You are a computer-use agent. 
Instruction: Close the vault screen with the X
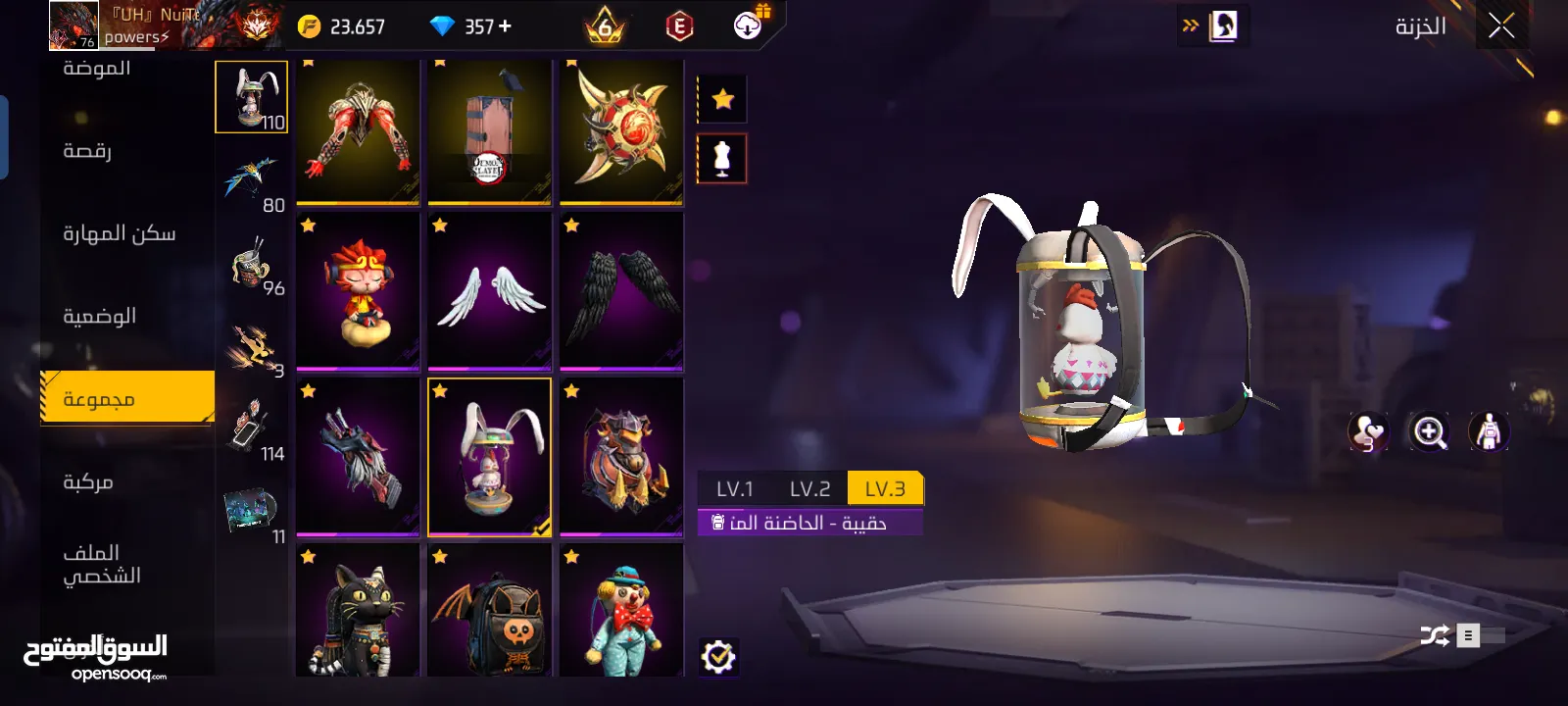tap(1501, 26)
